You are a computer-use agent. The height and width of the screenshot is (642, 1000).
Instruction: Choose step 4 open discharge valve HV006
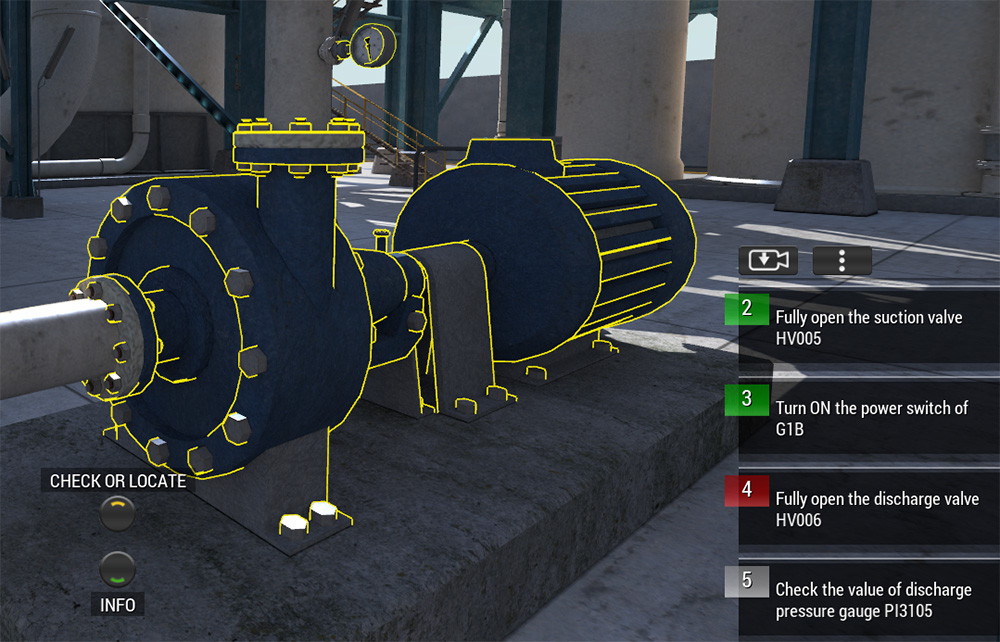click(x=868, y=509)
